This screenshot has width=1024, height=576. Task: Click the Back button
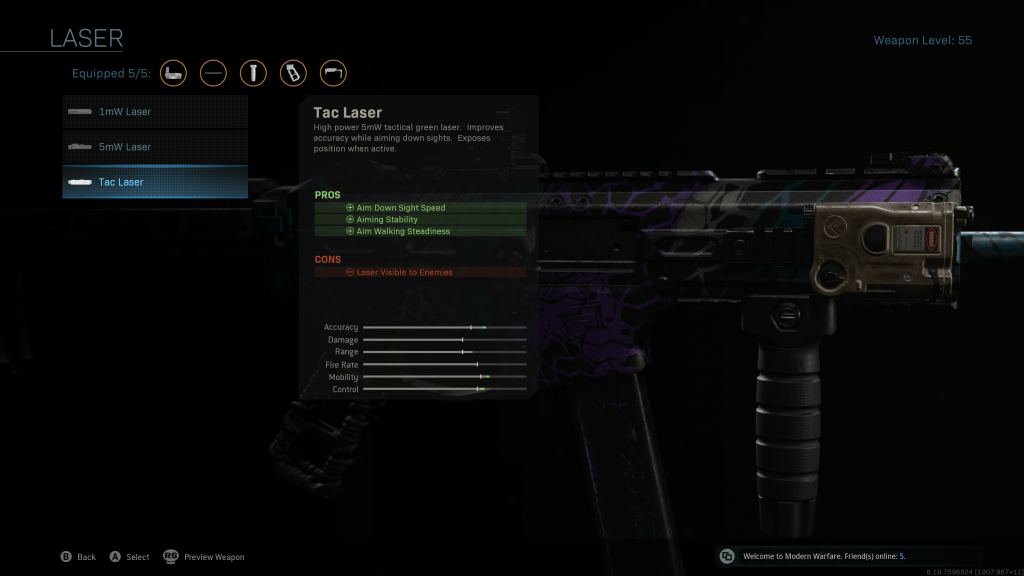tap(78, 557)
